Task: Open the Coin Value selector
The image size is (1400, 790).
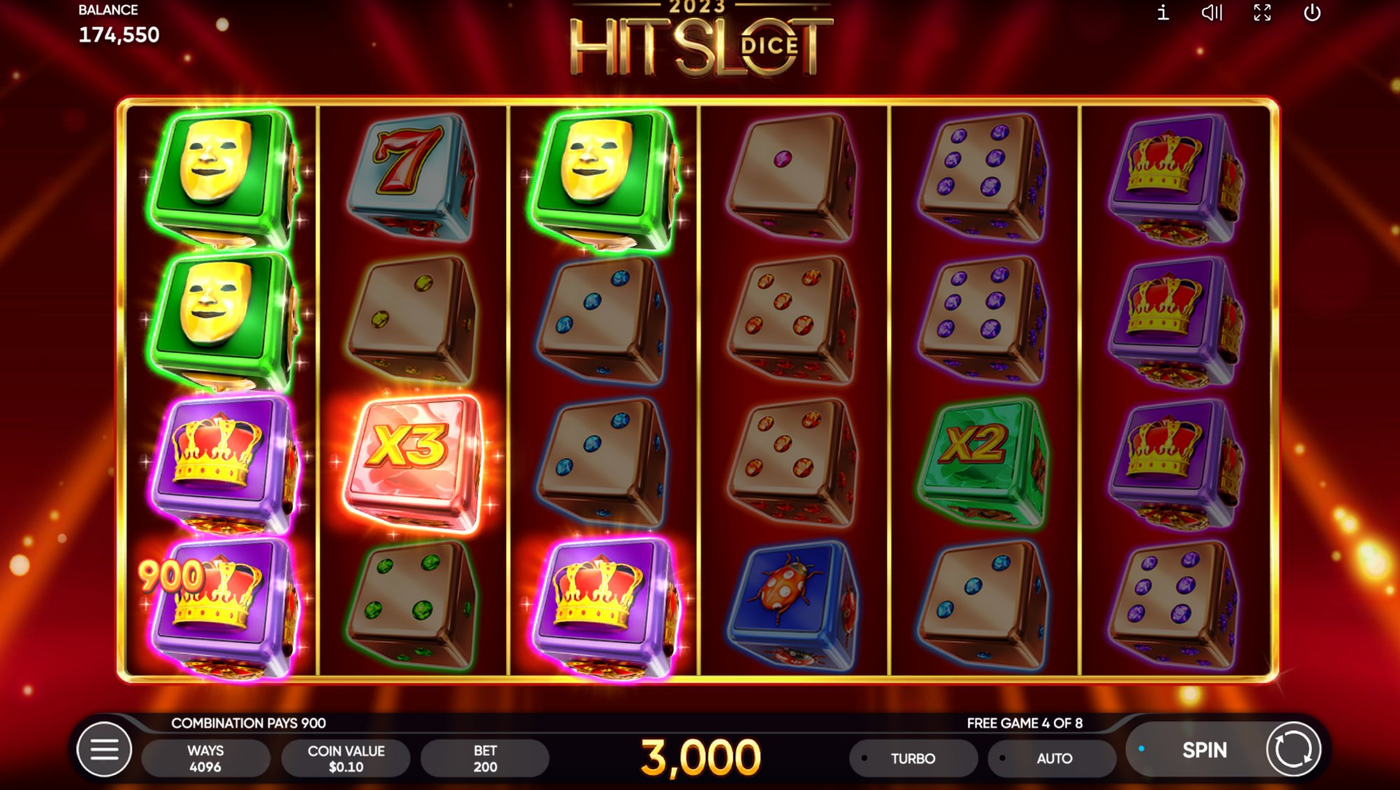Action: point(346,757)
